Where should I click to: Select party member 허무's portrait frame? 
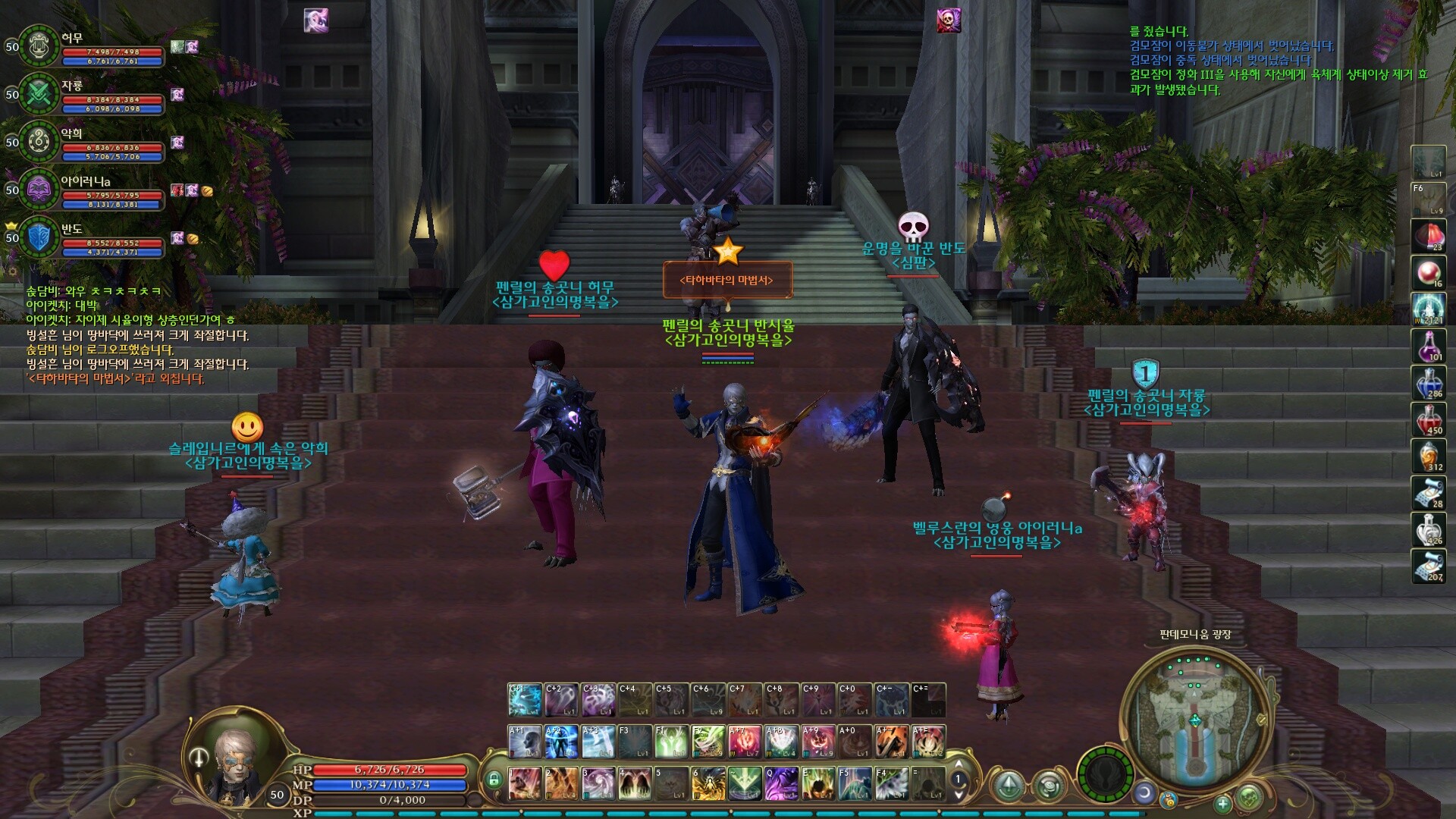39,46
